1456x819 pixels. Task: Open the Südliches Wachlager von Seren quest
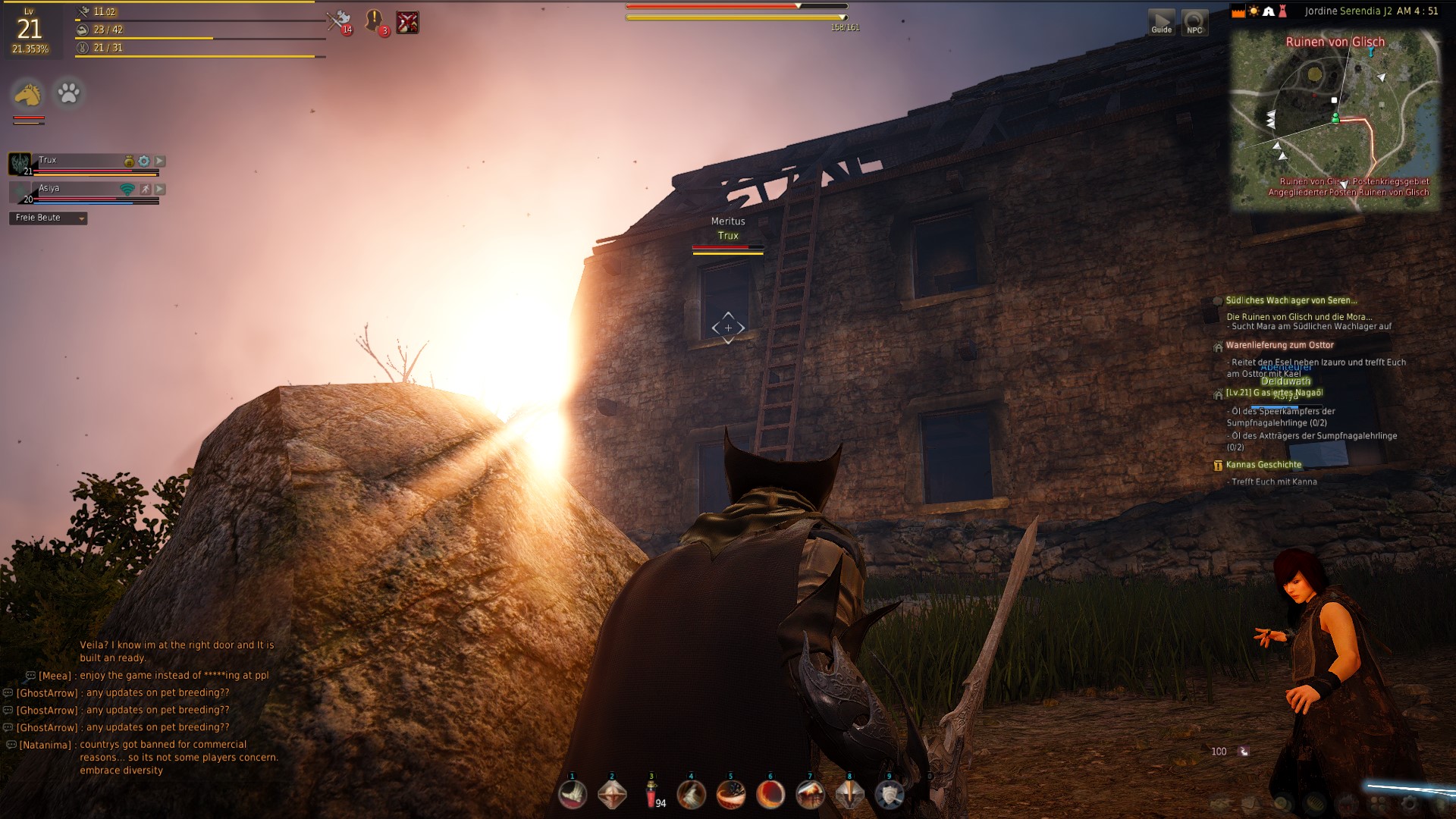[1291, 300]
